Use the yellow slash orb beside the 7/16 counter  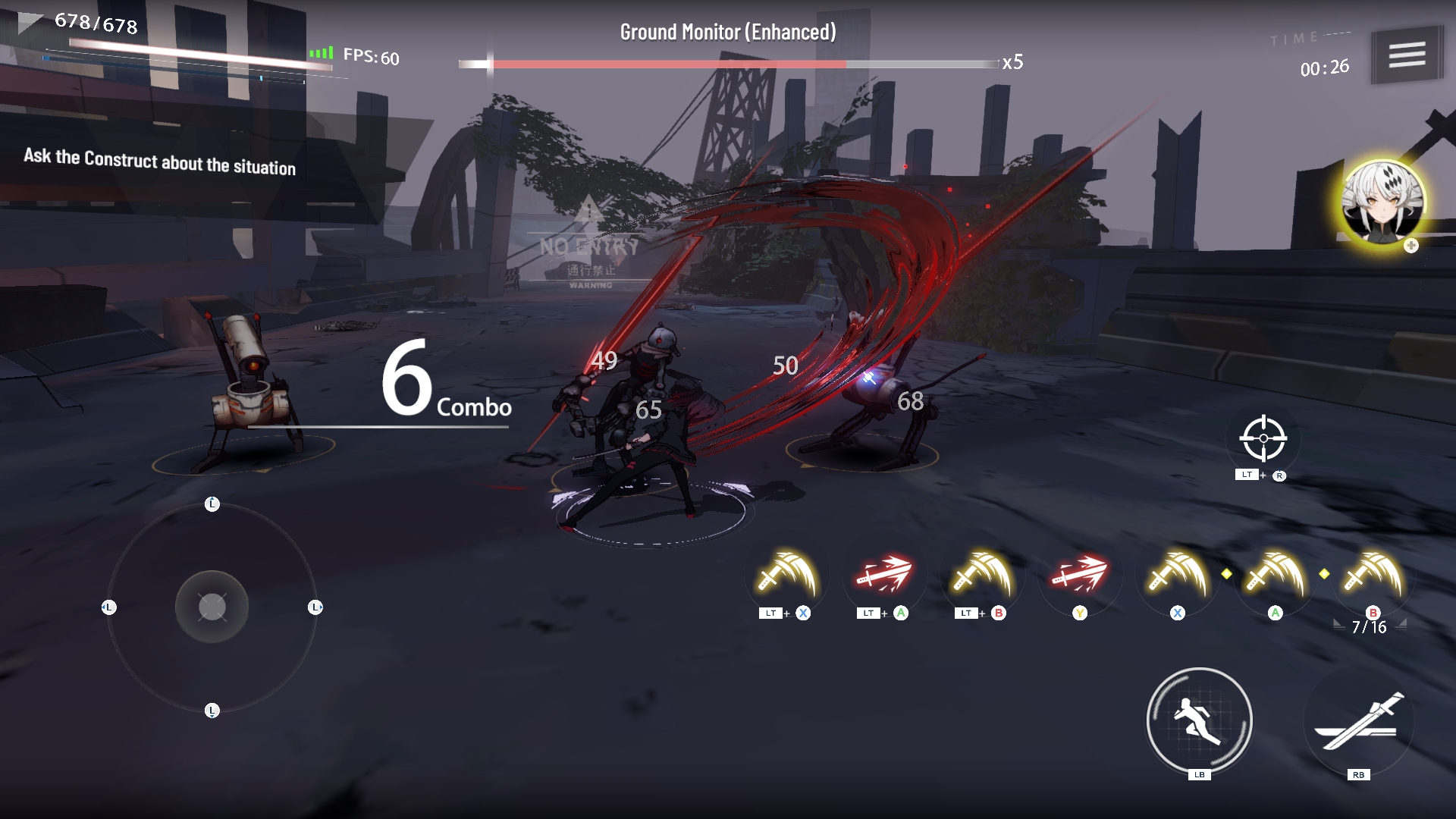[x=1373, y=578]
